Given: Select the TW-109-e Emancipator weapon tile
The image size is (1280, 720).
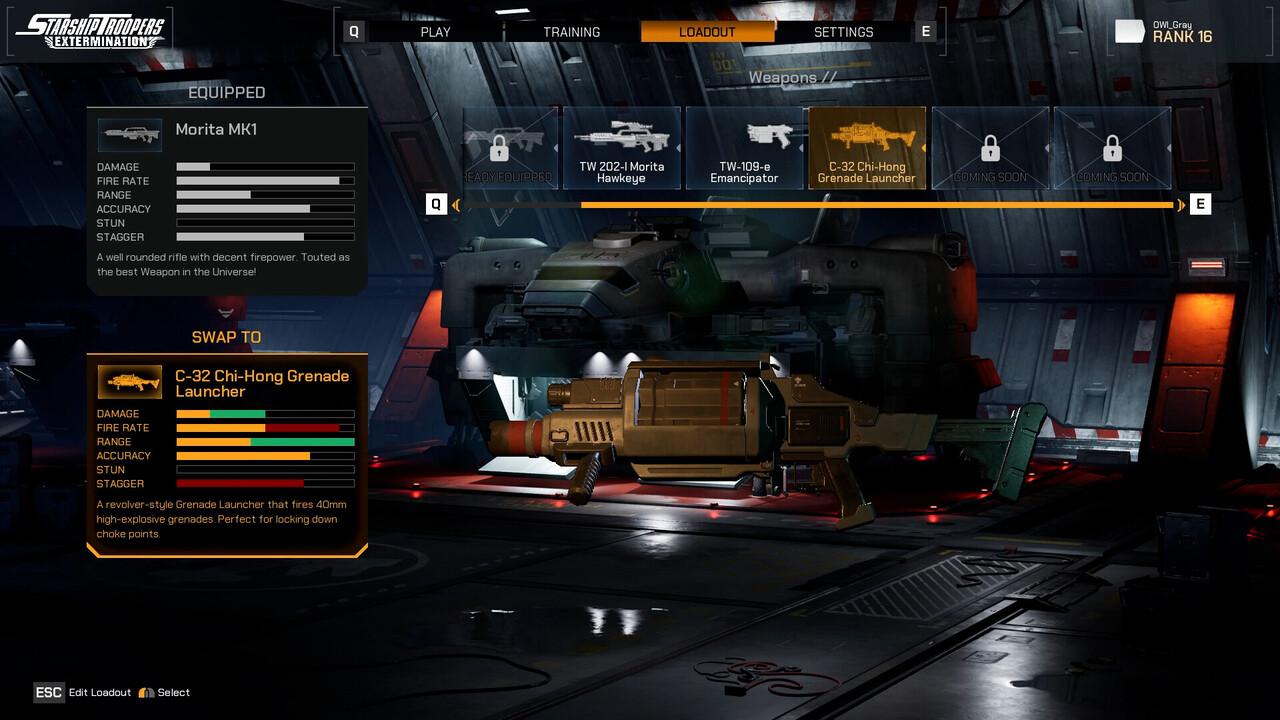Looking at the screenshot, I should 744,148.
